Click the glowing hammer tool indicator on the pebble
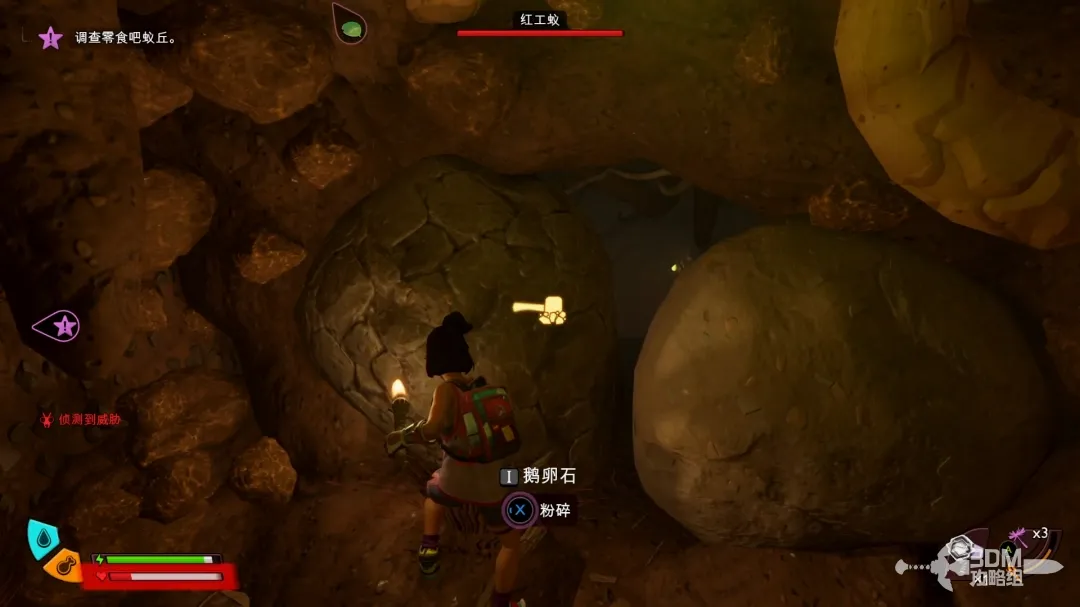Screen dimensions: 1080x607 point(538,310)
